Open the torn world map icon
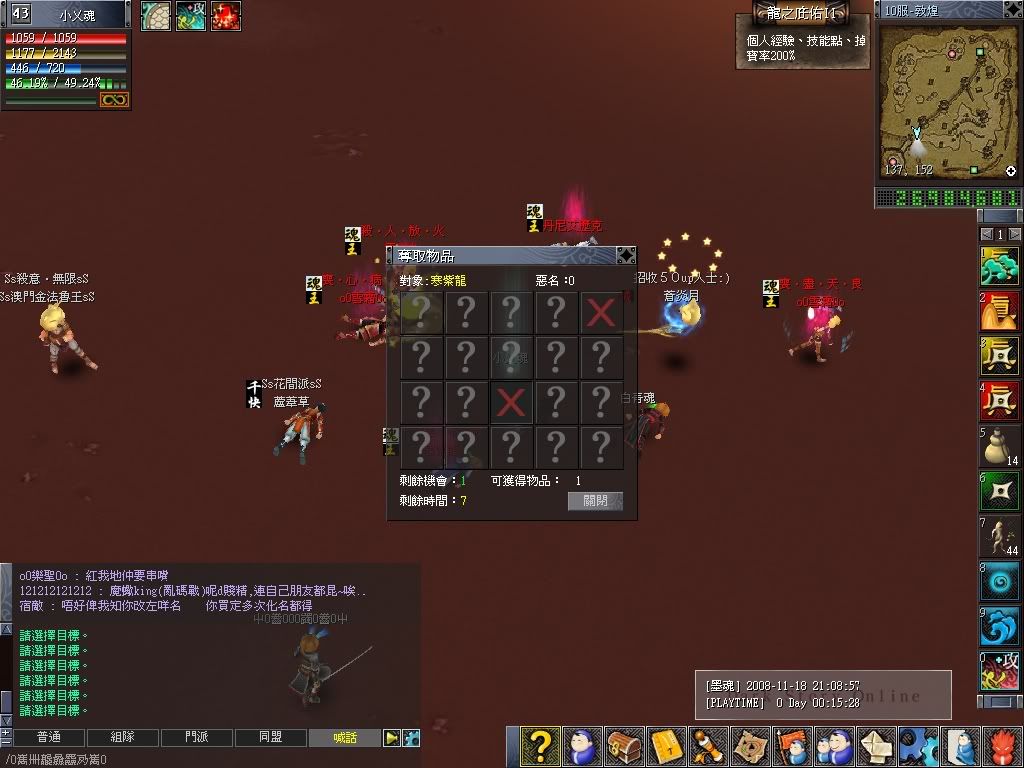The height and width of the screenshot is (768, 1024). [750, 746]
